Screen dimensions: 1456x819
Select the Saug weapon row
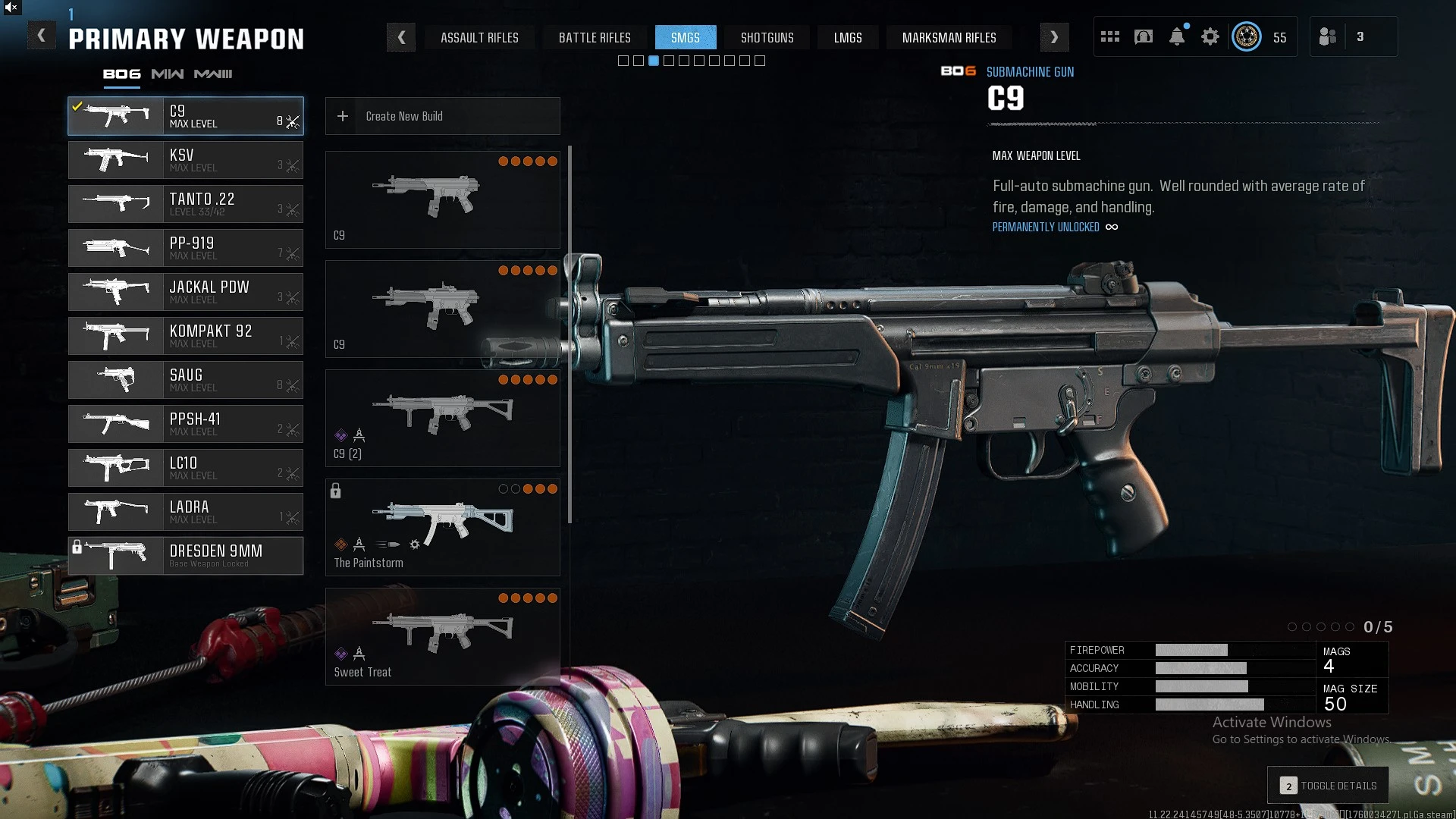point(186,380)
